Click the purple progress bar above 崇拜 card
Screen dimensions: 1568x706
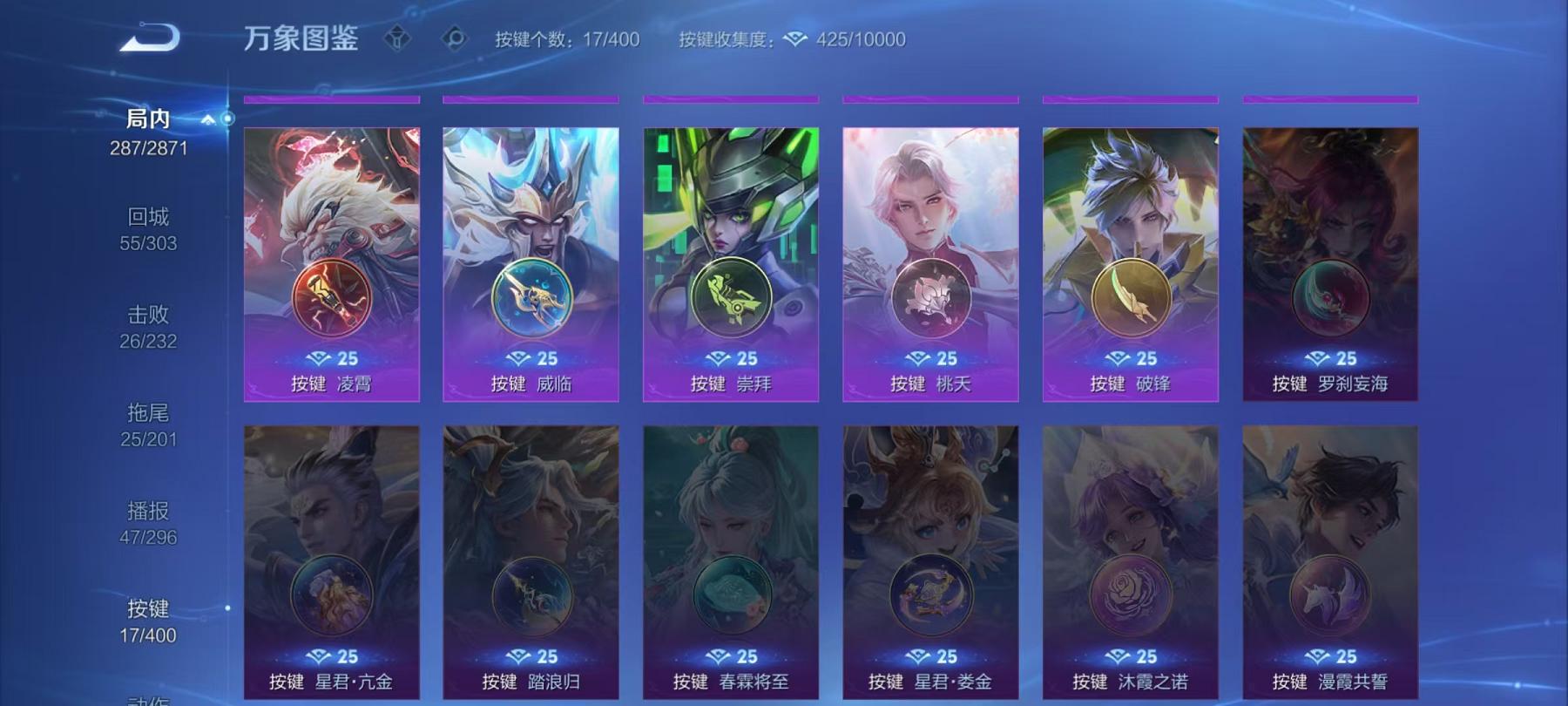pos(729,98)
